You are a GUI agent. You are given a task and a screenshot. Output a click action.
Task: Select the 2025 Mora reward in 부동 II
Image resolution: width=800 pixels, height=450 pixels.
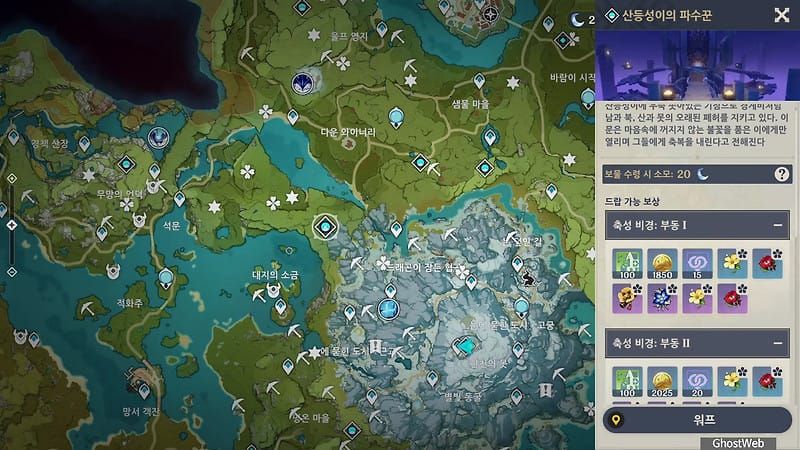[x=662, y=381]
